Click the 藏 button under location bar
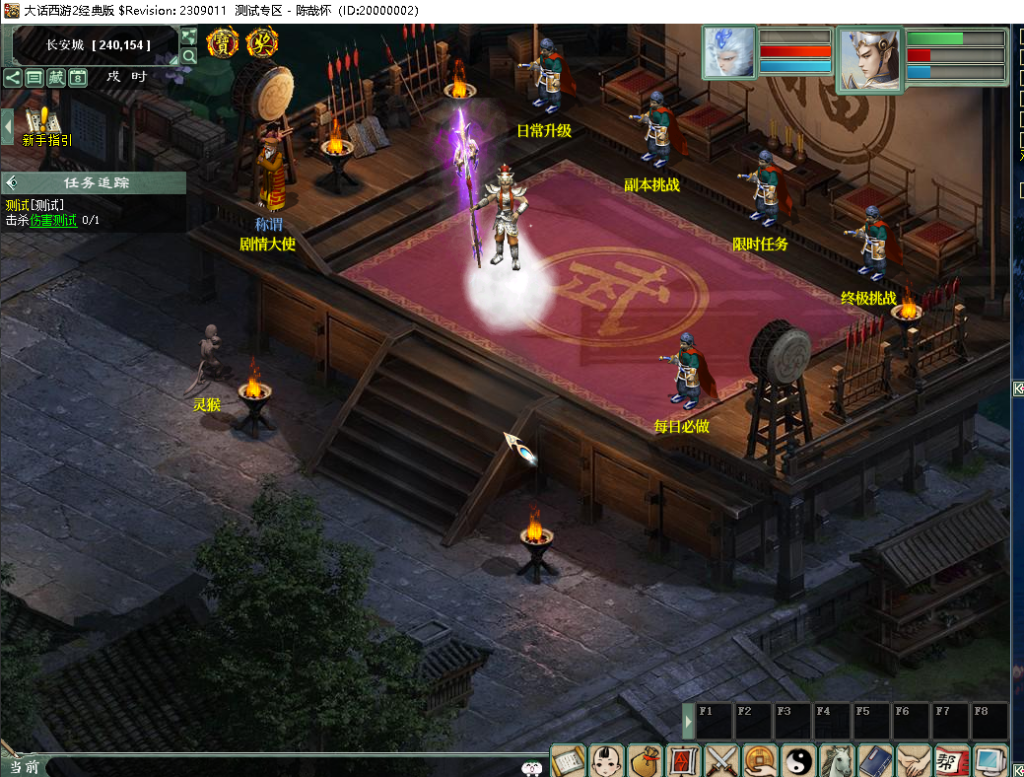Viewport: 1024px width, 777px height. point(56,77)
